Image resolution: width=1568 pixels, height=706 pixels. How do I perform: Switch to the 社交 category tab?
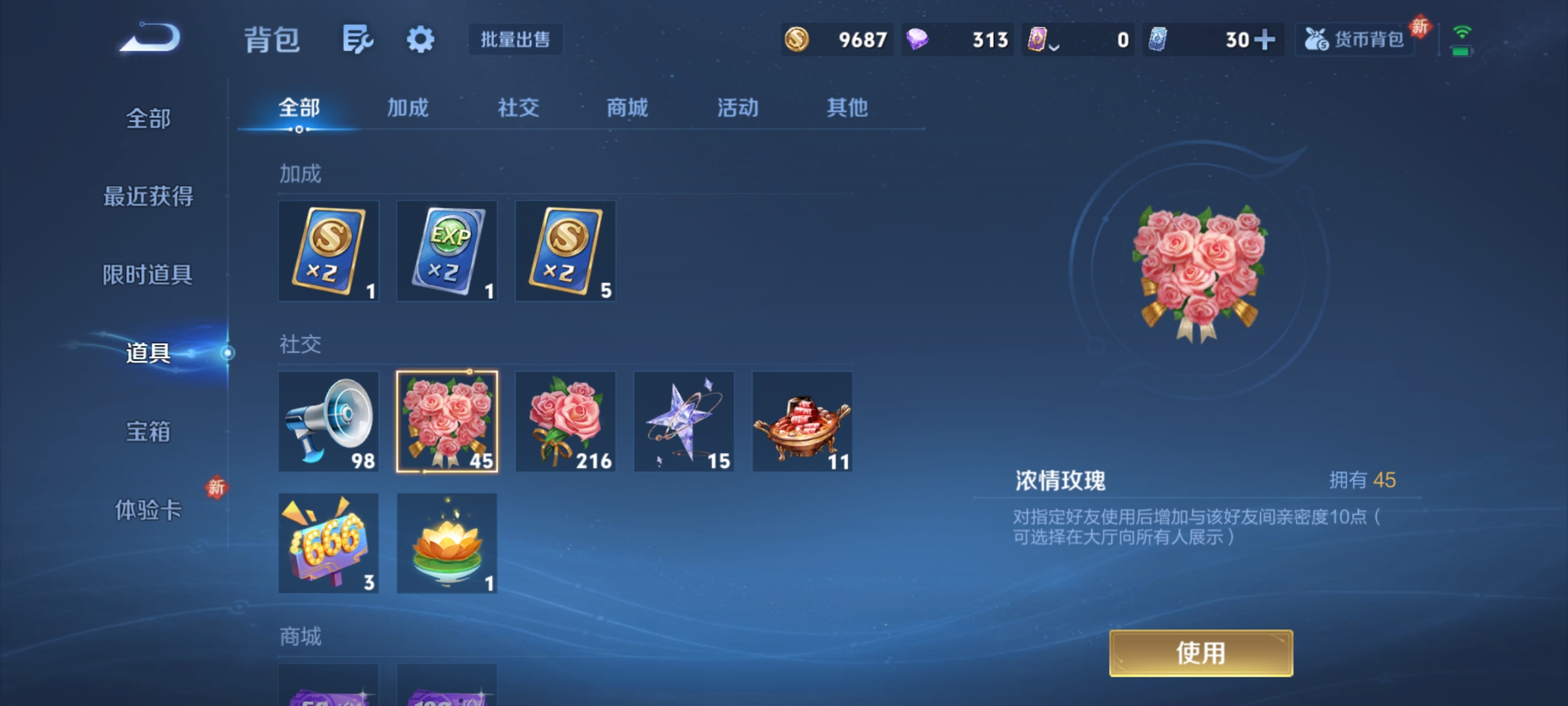[517, 108]
